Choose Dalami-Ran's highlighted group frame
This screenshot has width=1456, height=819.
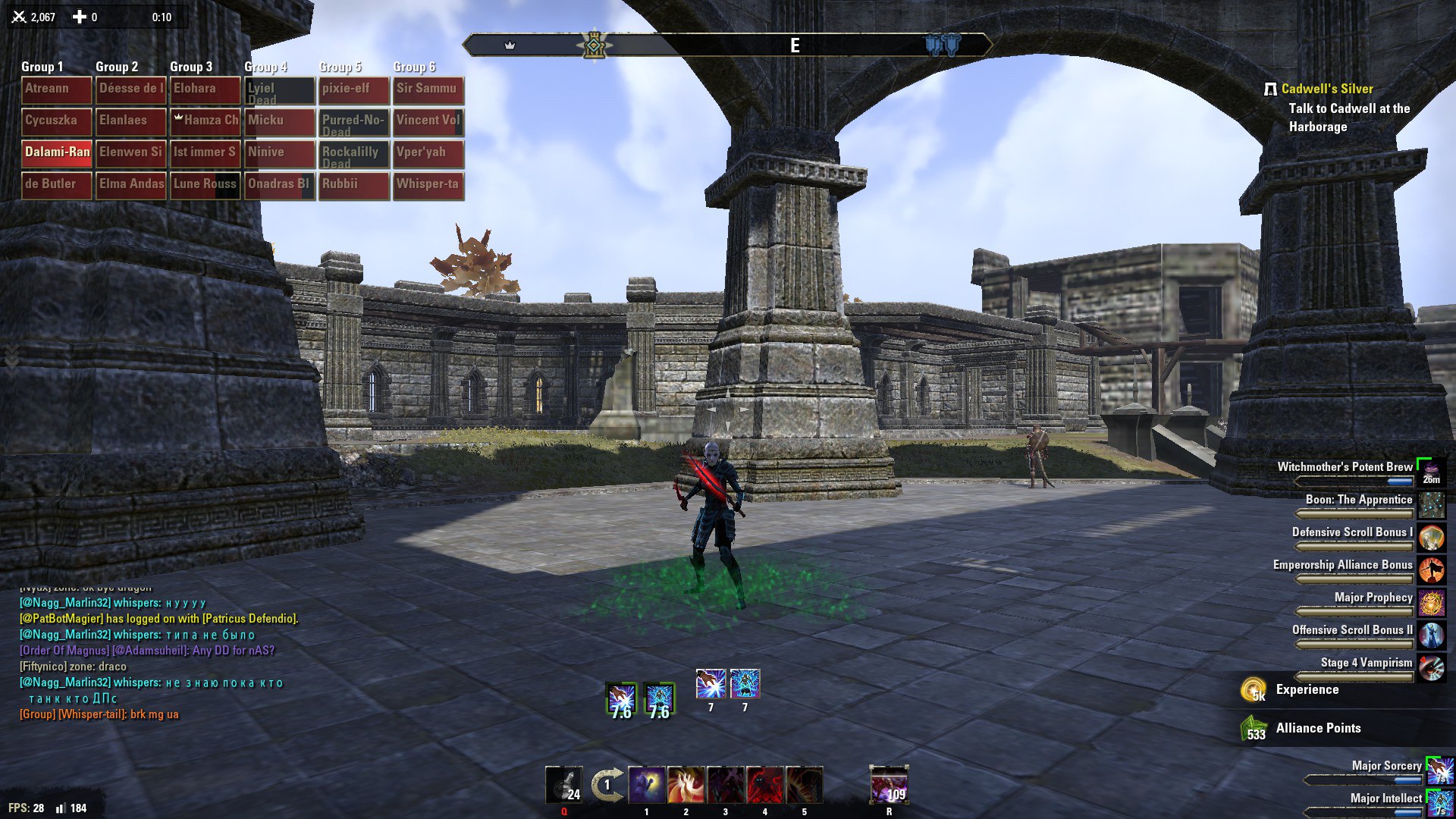(57, 153)
